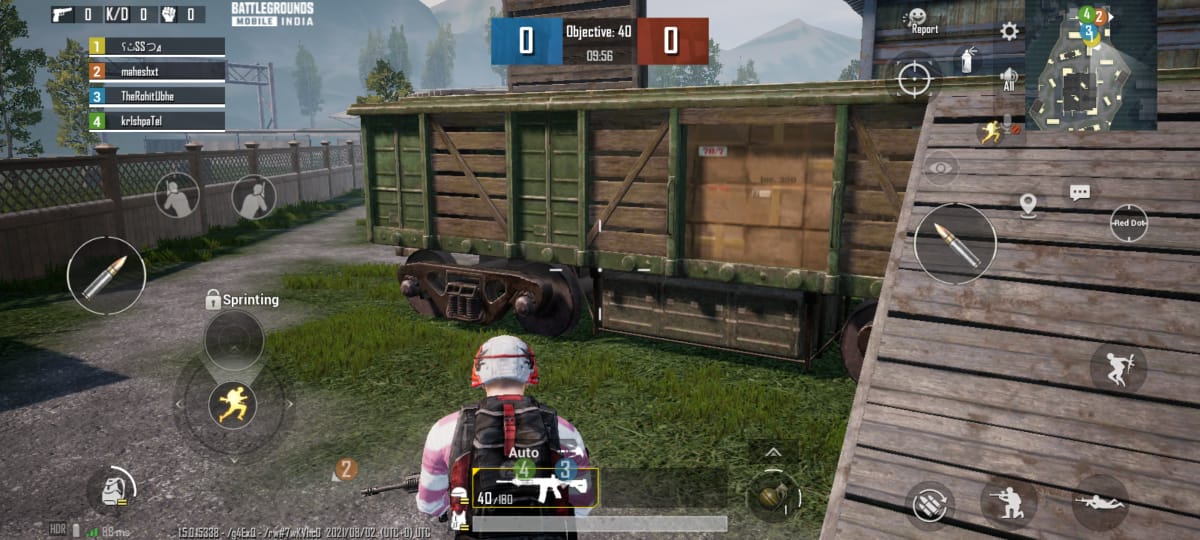This screenshot has width=1200, height=540.
Task: Select teammate maheshxt in squad list
Action: (x=157, y=71)
